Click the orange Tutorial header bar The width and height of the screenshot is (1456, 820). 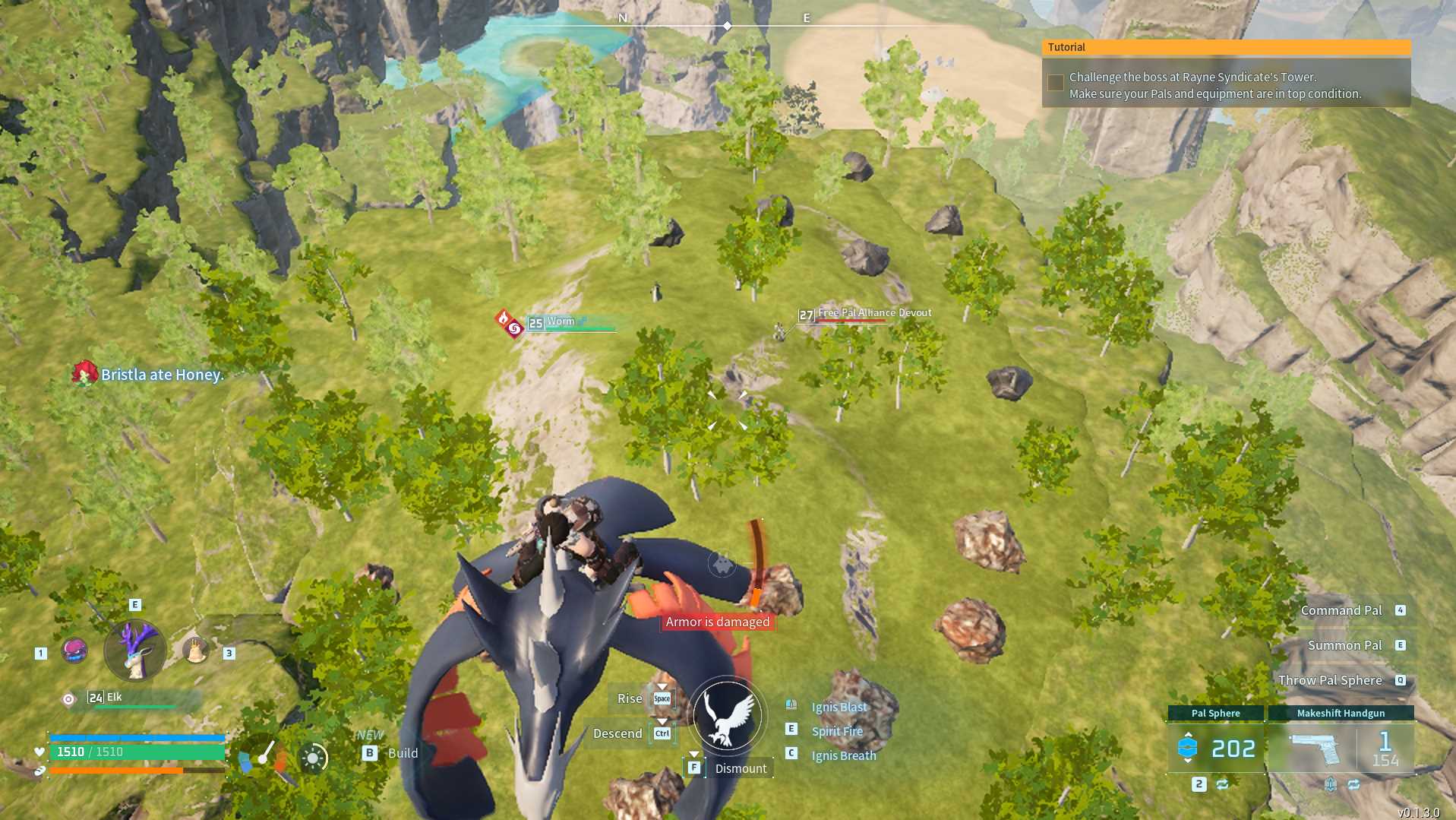coord(1226,47)
